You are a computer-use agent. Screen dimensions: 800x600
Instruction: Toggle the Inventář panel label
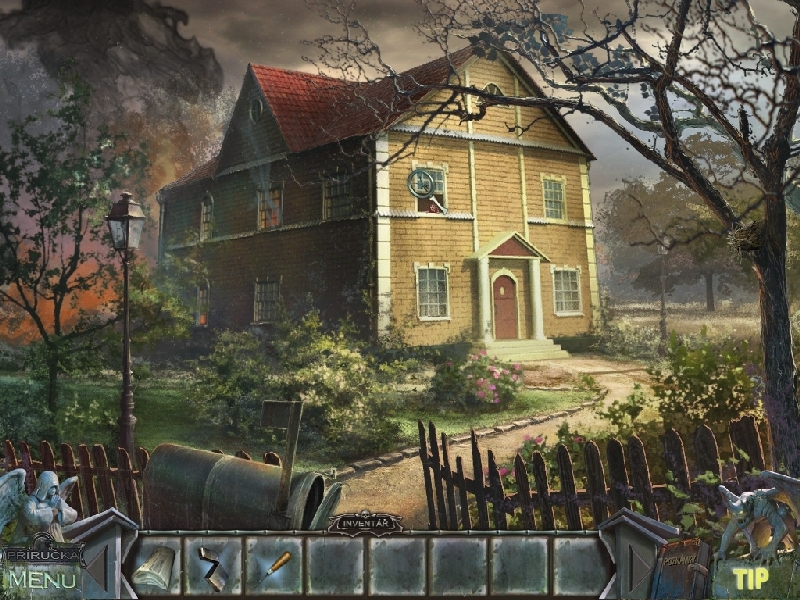point(365,522)
